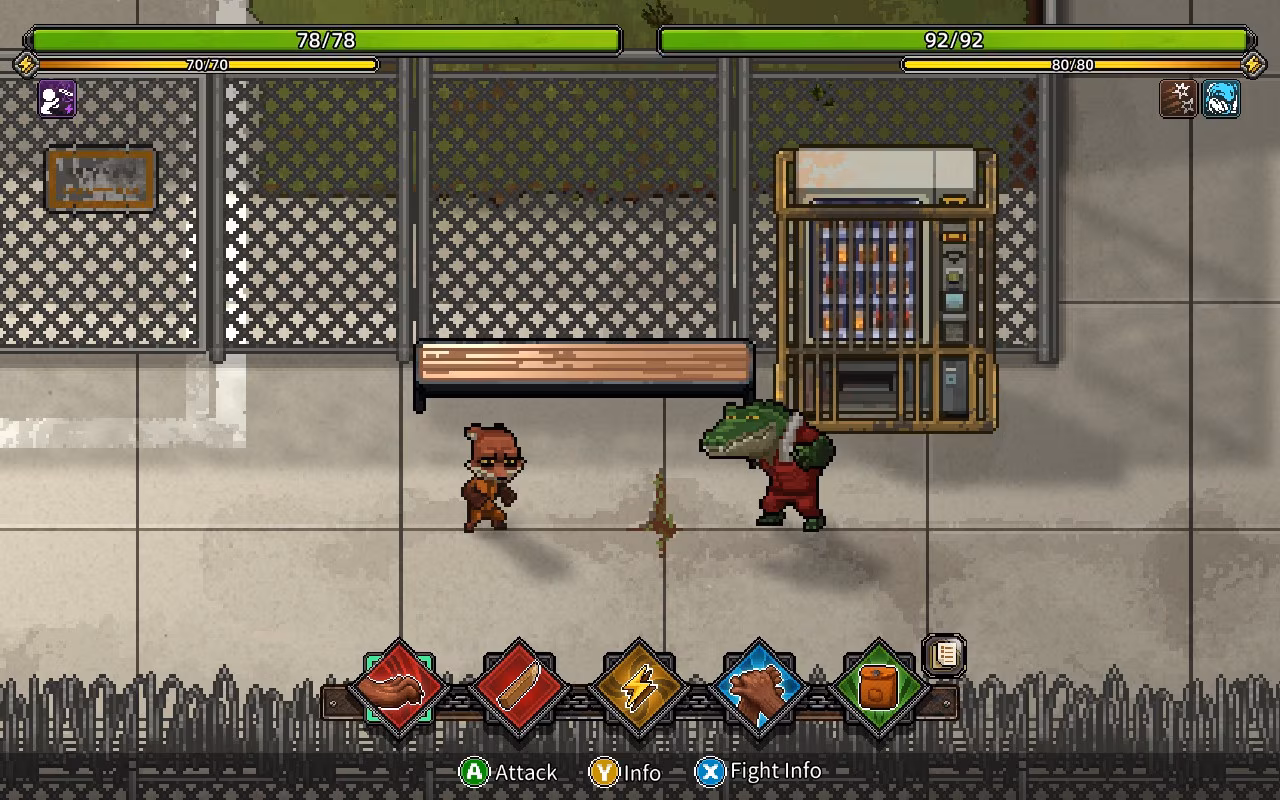
Task: Inspect the enemy's brown impact status icon
Action: coord(1179,99)
